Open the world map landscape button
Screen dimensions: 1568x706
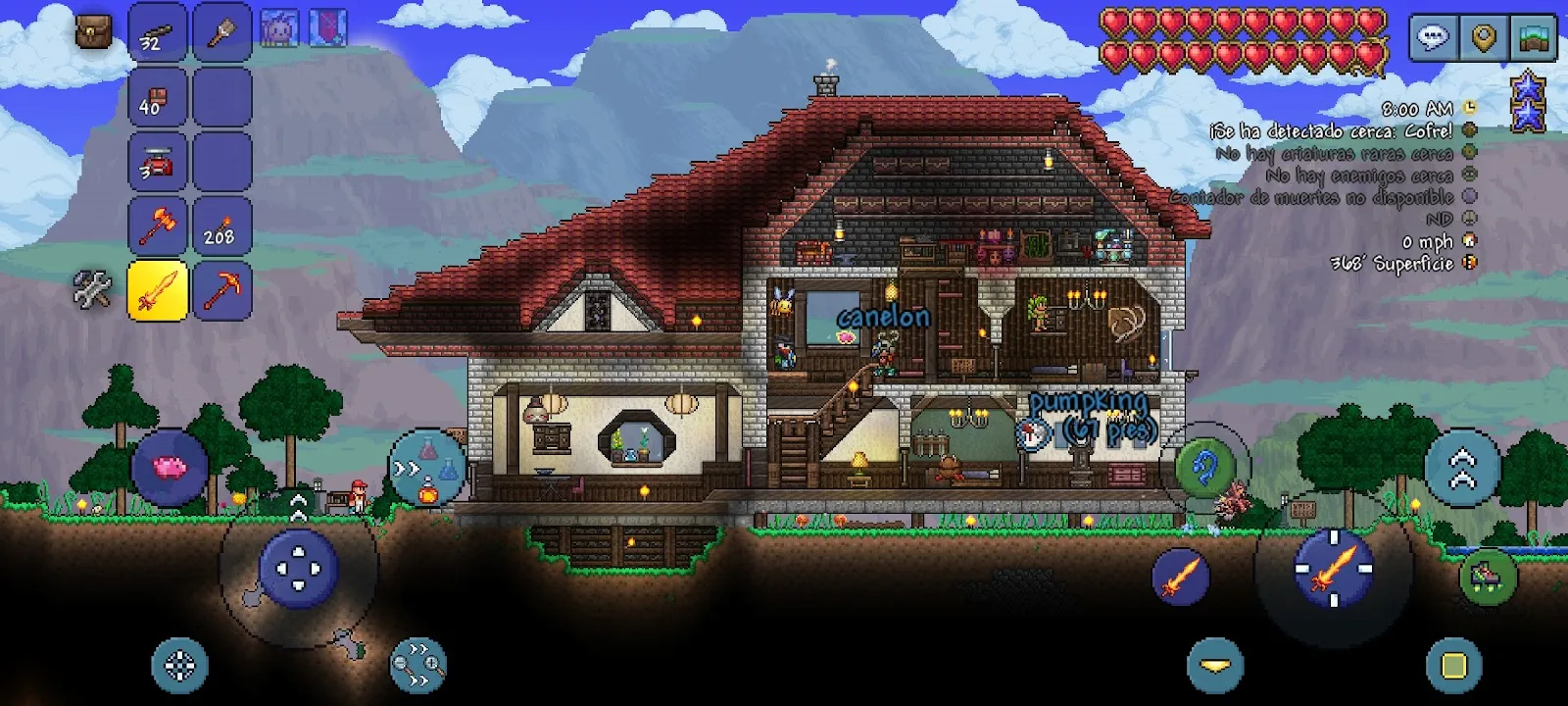click(x=1535, y=39)
